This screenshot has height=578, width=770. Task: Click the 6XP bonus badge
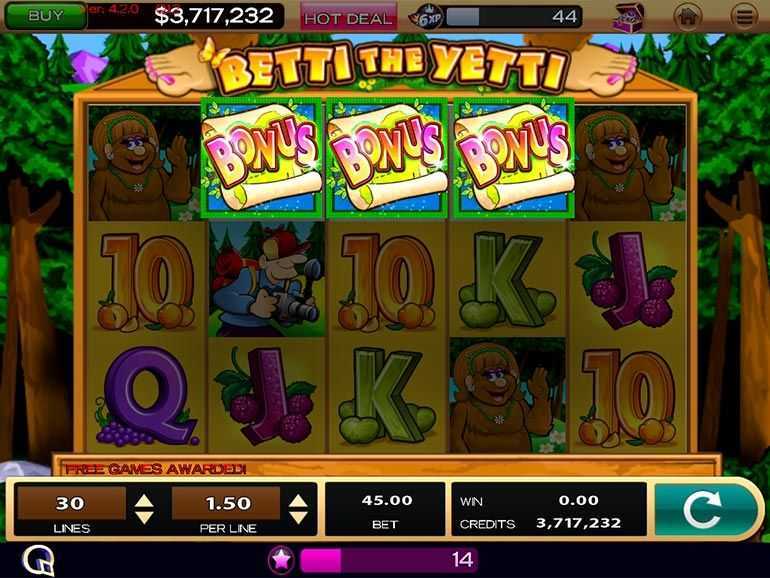[x=428, y=17]
